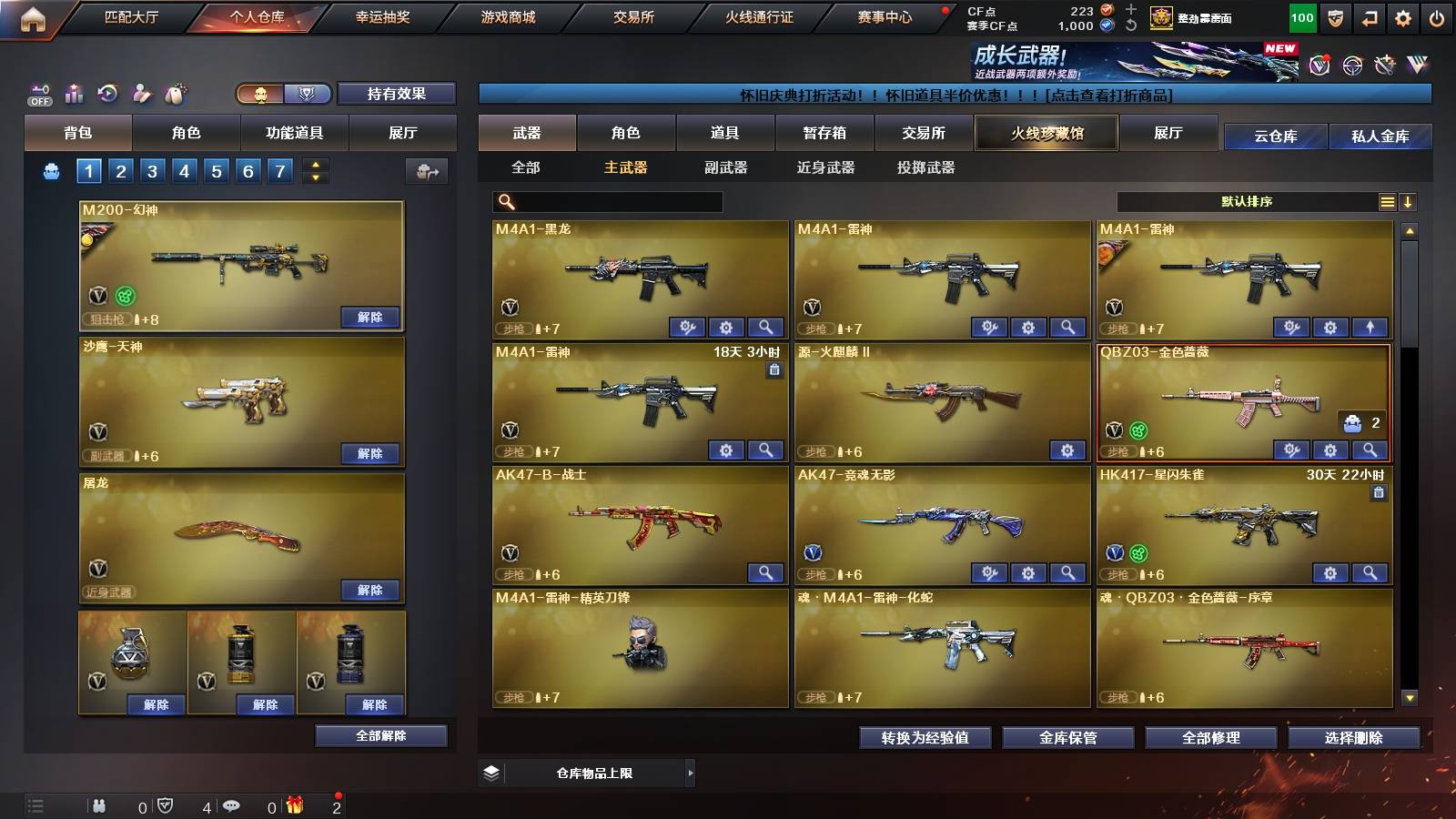The image size is (1456, 819).
Task: Expand the 仓库物品上限 panel at the bottom
Action: point(692,773)
